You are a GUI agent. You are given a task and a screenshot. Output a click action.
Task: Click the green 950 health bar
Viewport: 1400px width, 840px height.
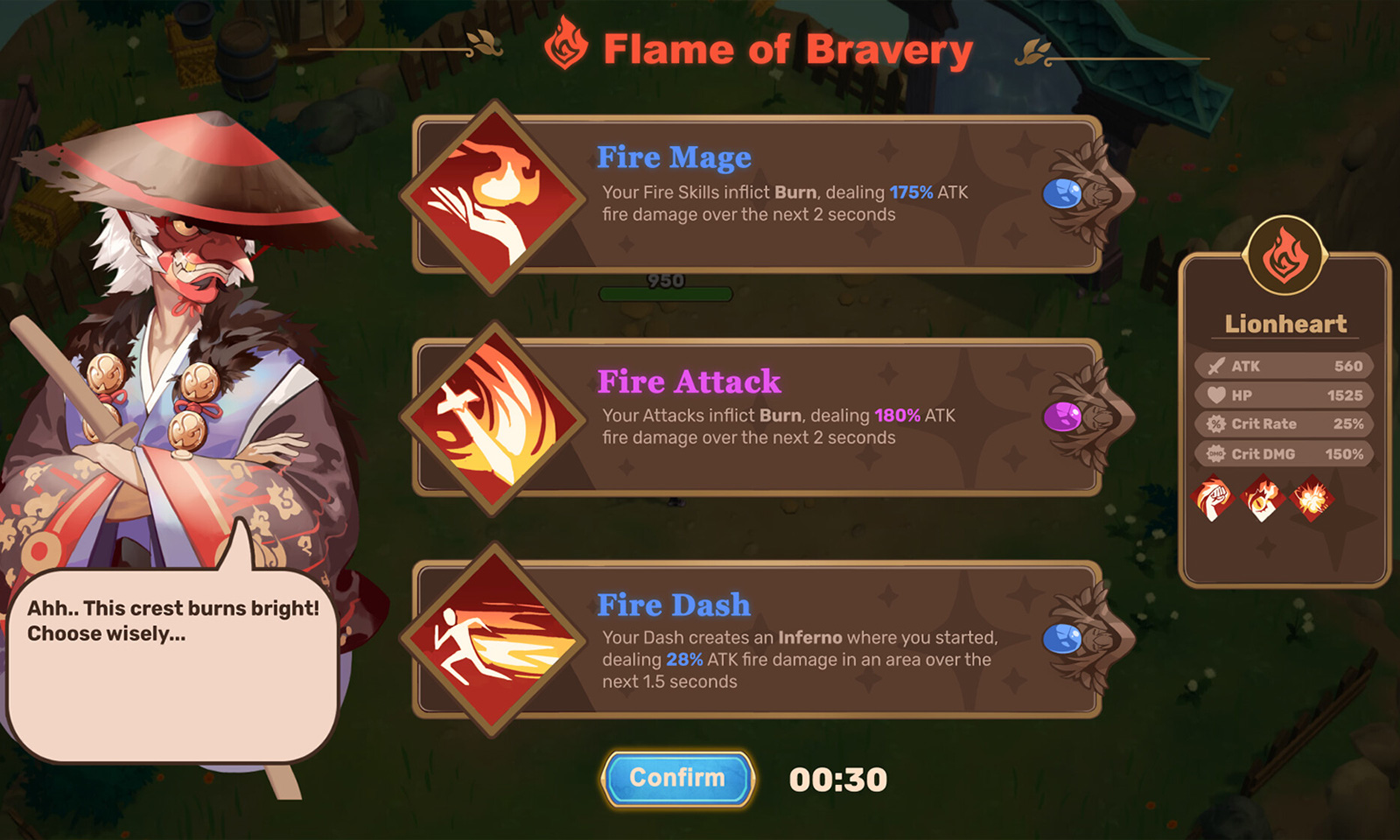tap(665, 292)
